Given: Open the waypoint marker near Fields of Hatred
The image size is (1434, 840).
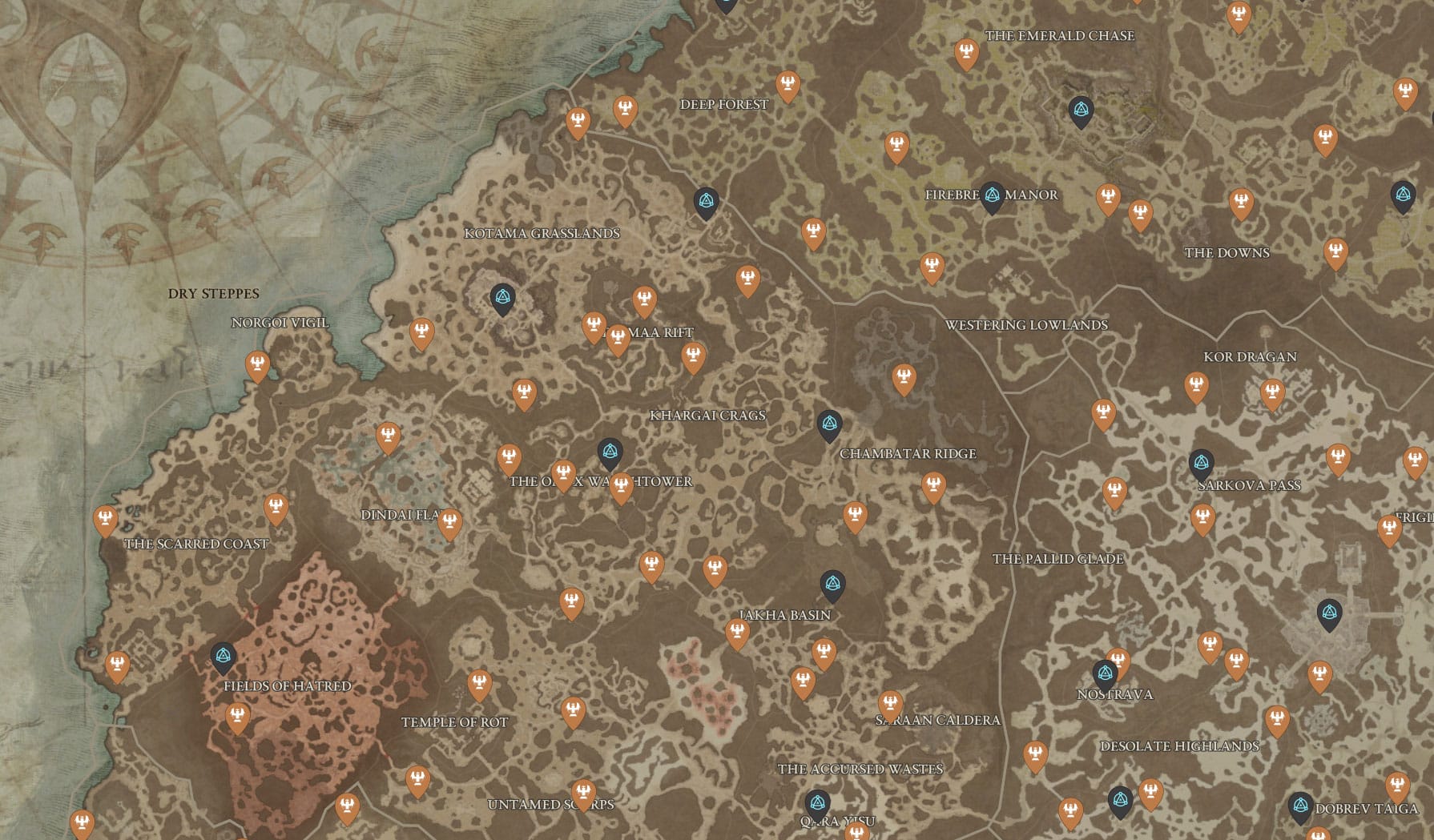Looking at the screenshot, I should (x=222, y=655).
